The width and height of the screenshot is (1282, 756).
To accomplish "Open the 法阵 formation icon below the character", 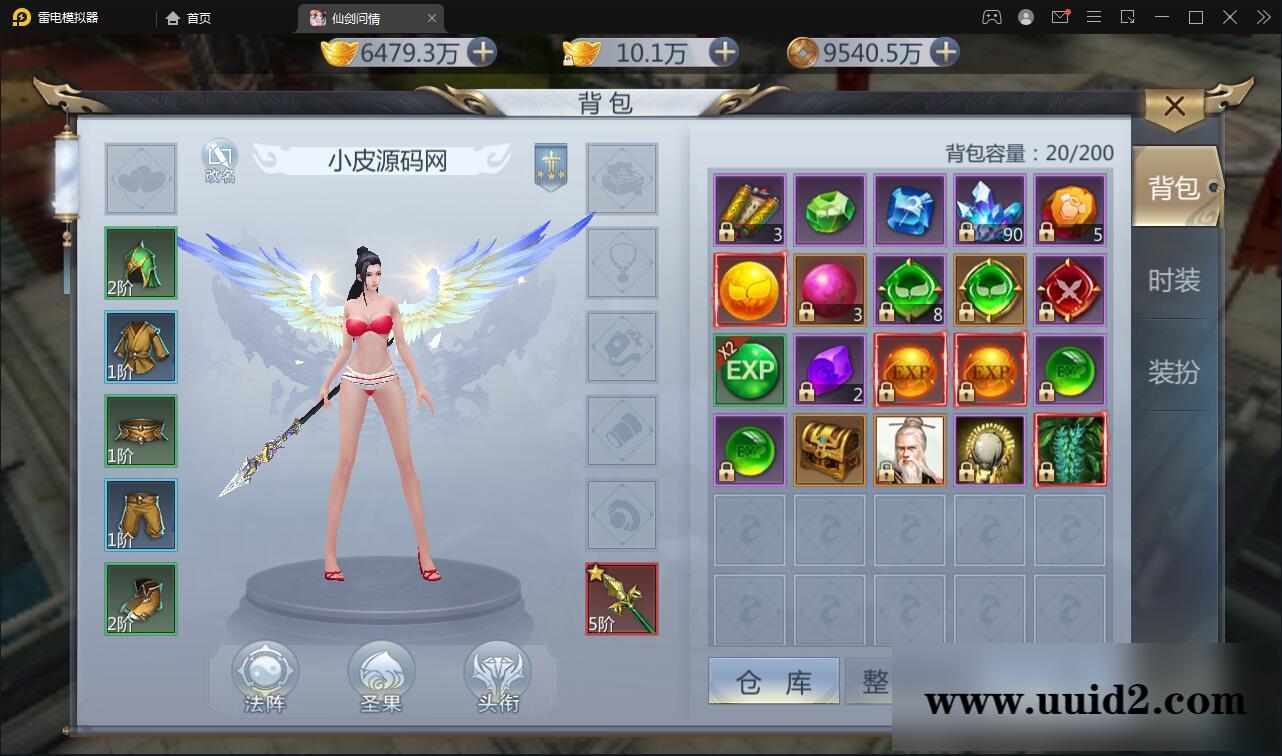I will (262, 672).
